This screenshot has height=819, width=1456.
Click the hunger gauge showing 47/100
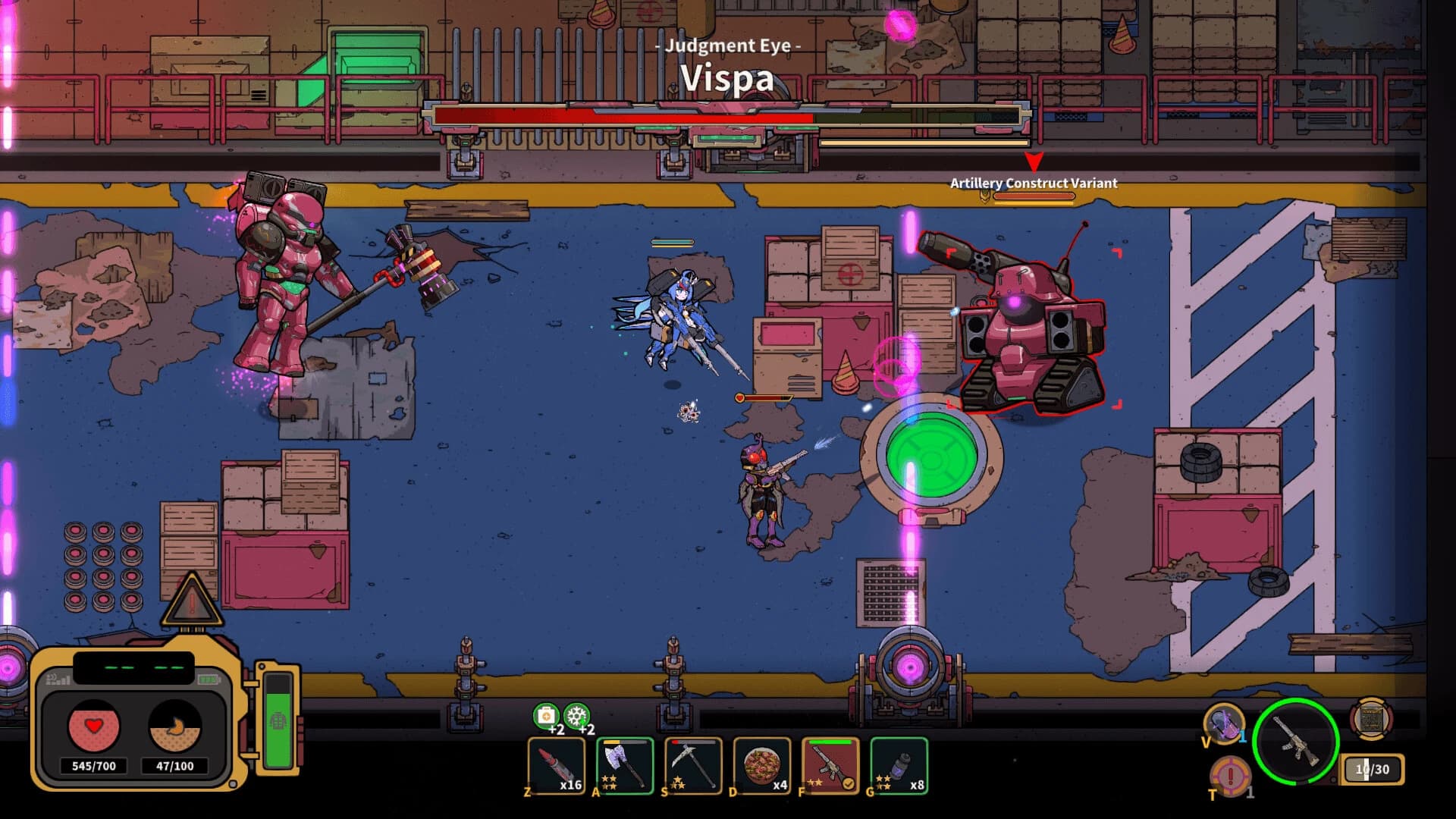pyautogui.click(x=175, y=730)
